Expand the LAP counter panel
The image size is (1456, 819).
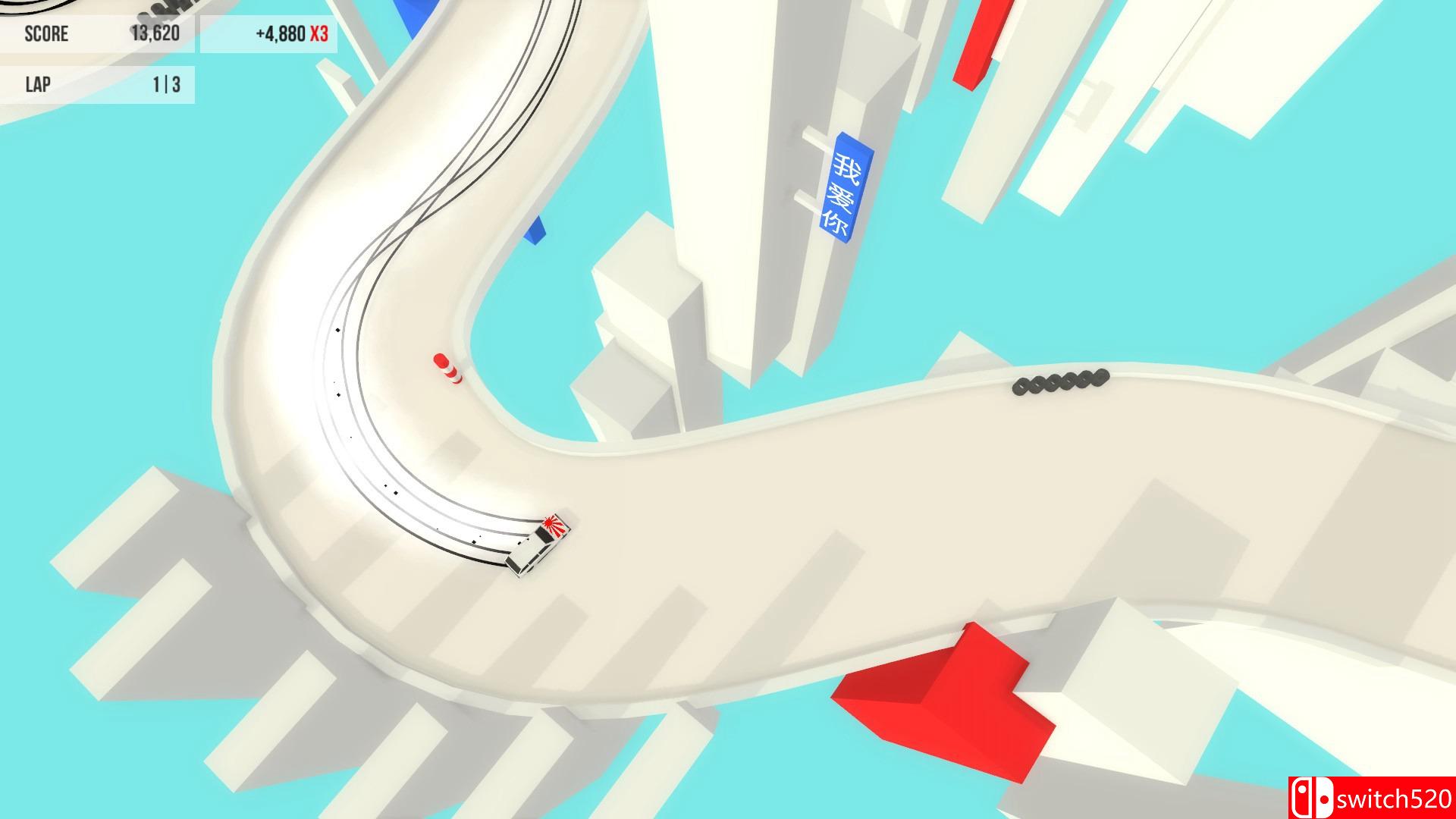(99, 84)
